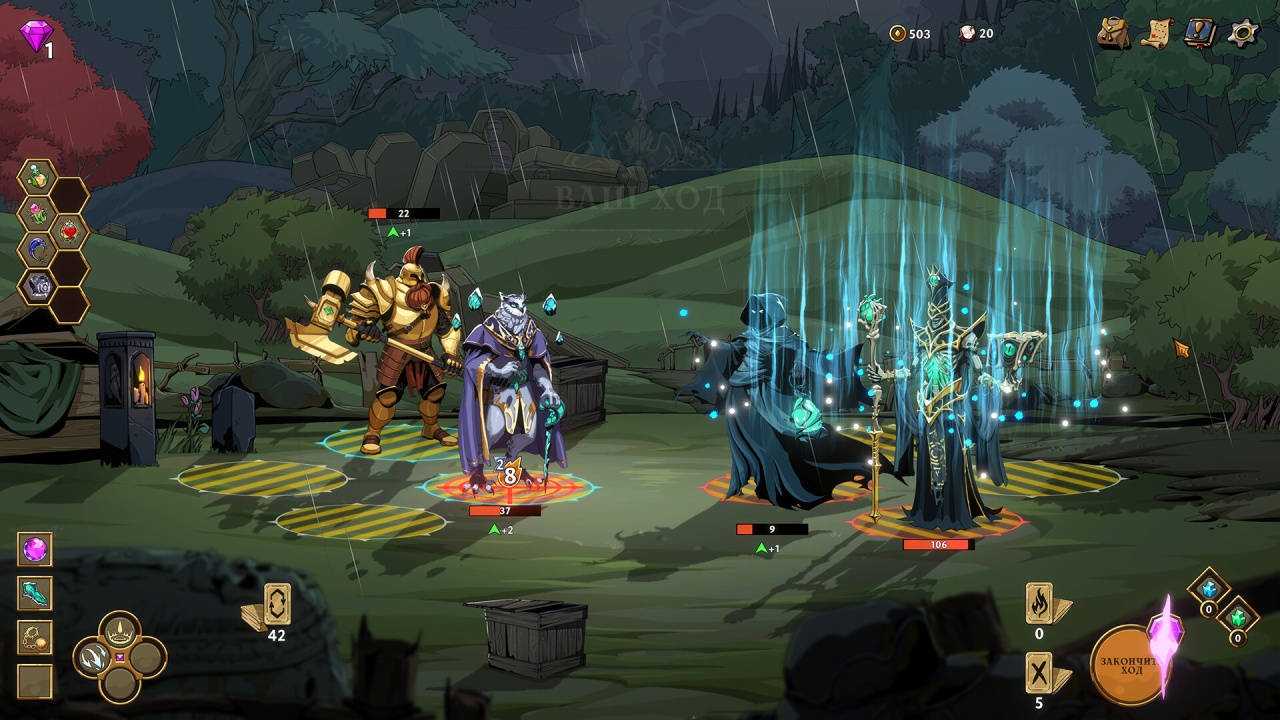The width and height of the screenshot is (1280, 720).
Task: Open the backpack inventory
Action: click(1113, 33)
